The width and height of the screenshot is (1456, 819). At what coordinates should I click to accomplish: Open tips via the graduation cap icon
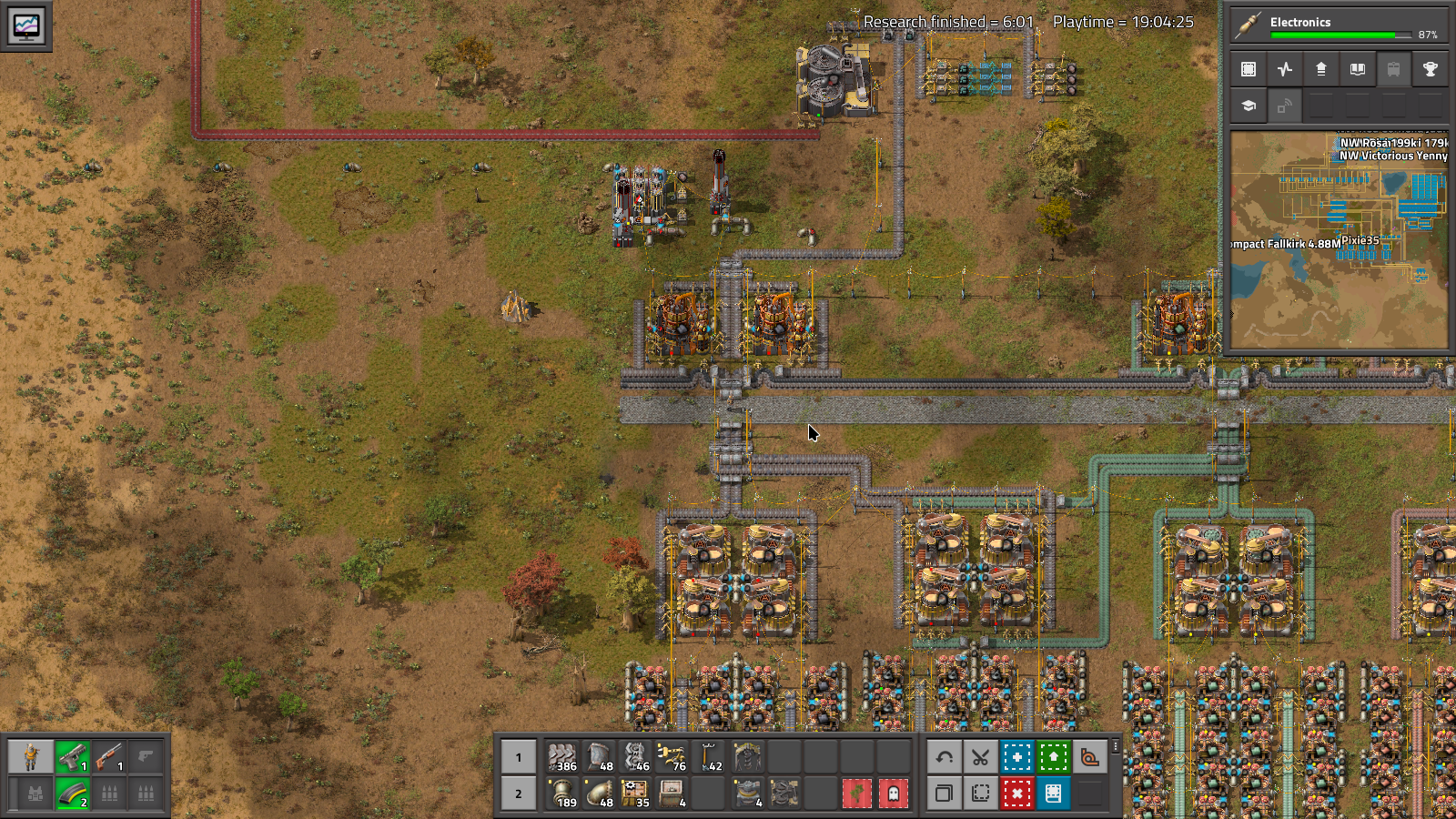click(x=1249, y=106)
